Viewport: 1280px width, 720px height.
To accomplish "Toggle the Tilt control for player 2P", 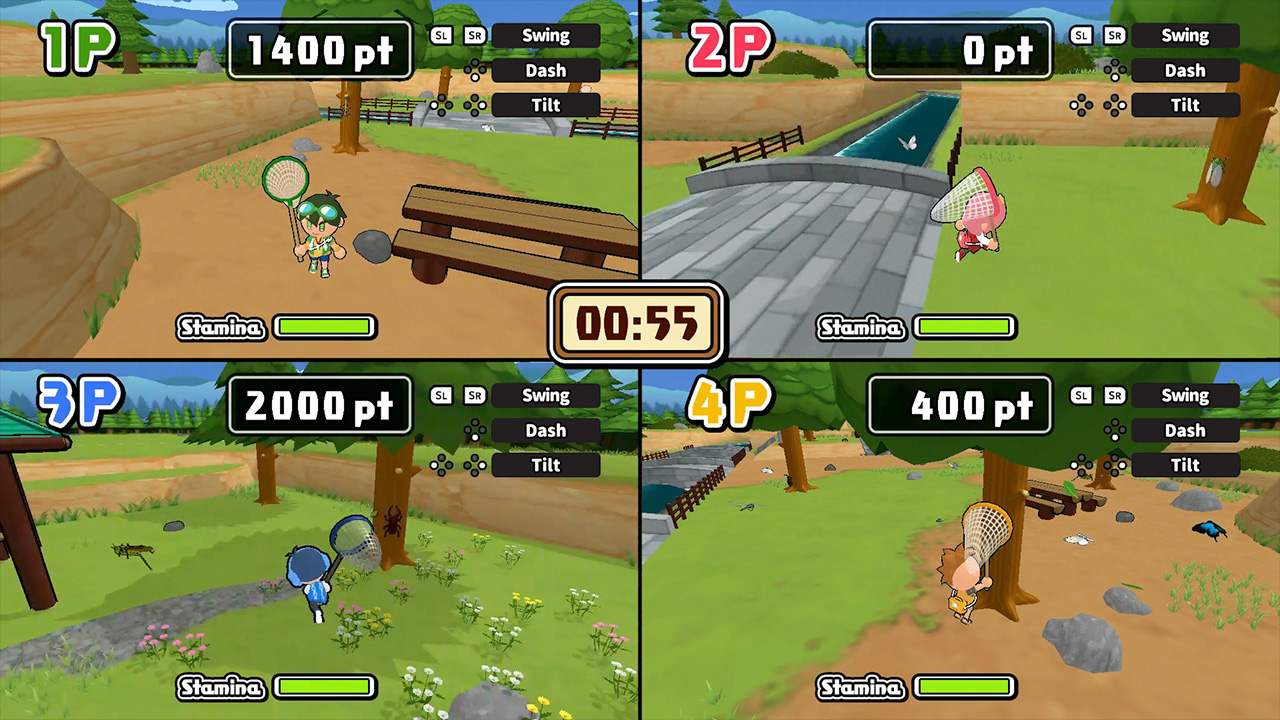I will tap(1184, 104).
